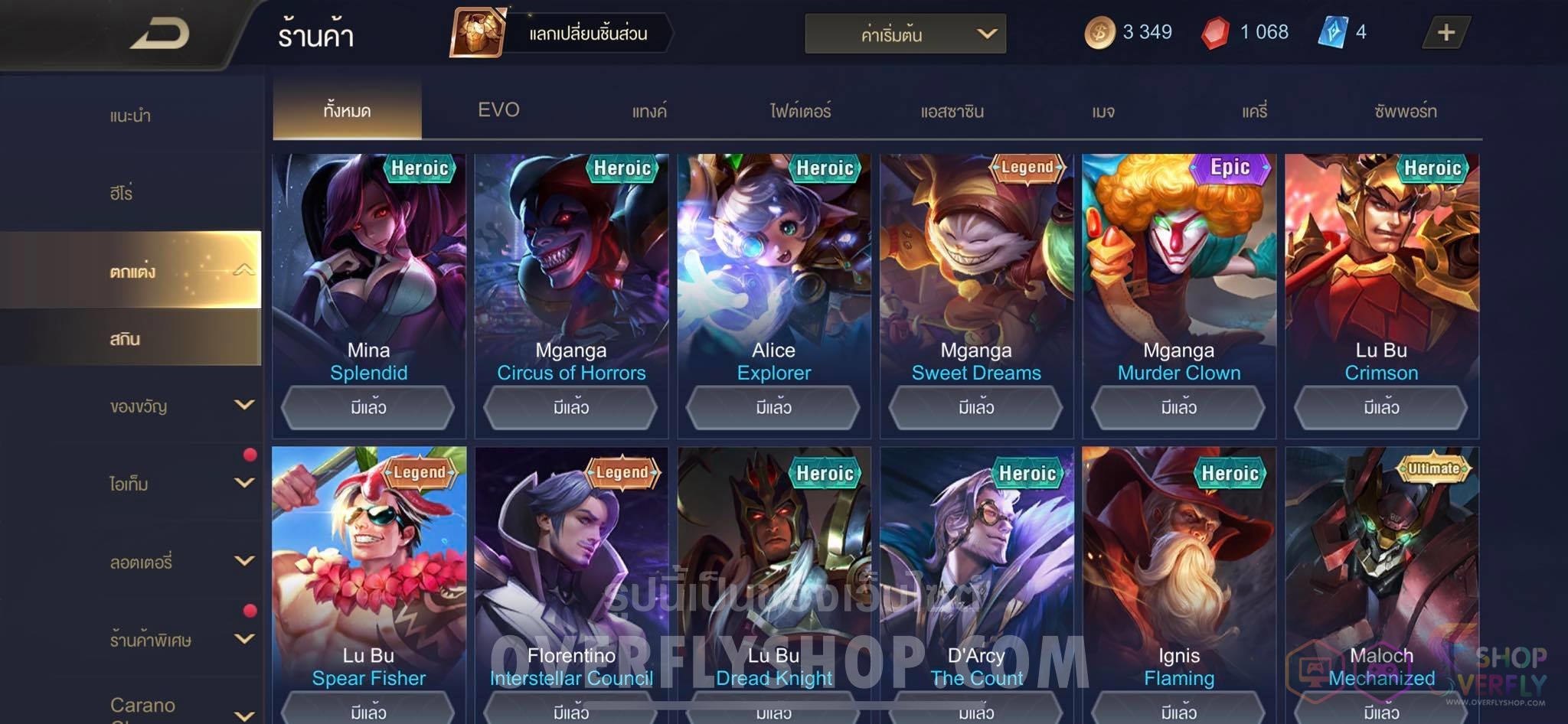Filter skins by เมจ tab
Screen dimensions: 1568x724
pos(1102,112)
